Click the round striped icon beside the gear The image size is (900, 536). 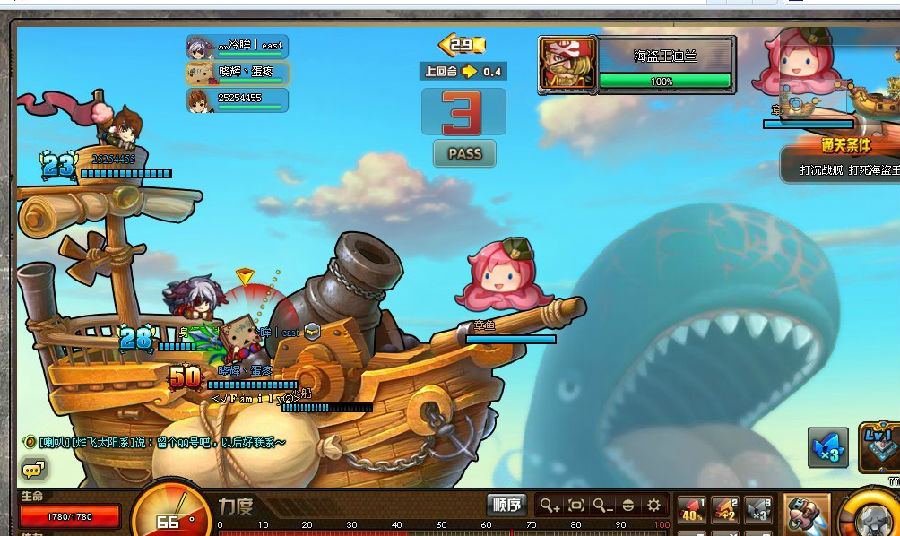point(628,506)
